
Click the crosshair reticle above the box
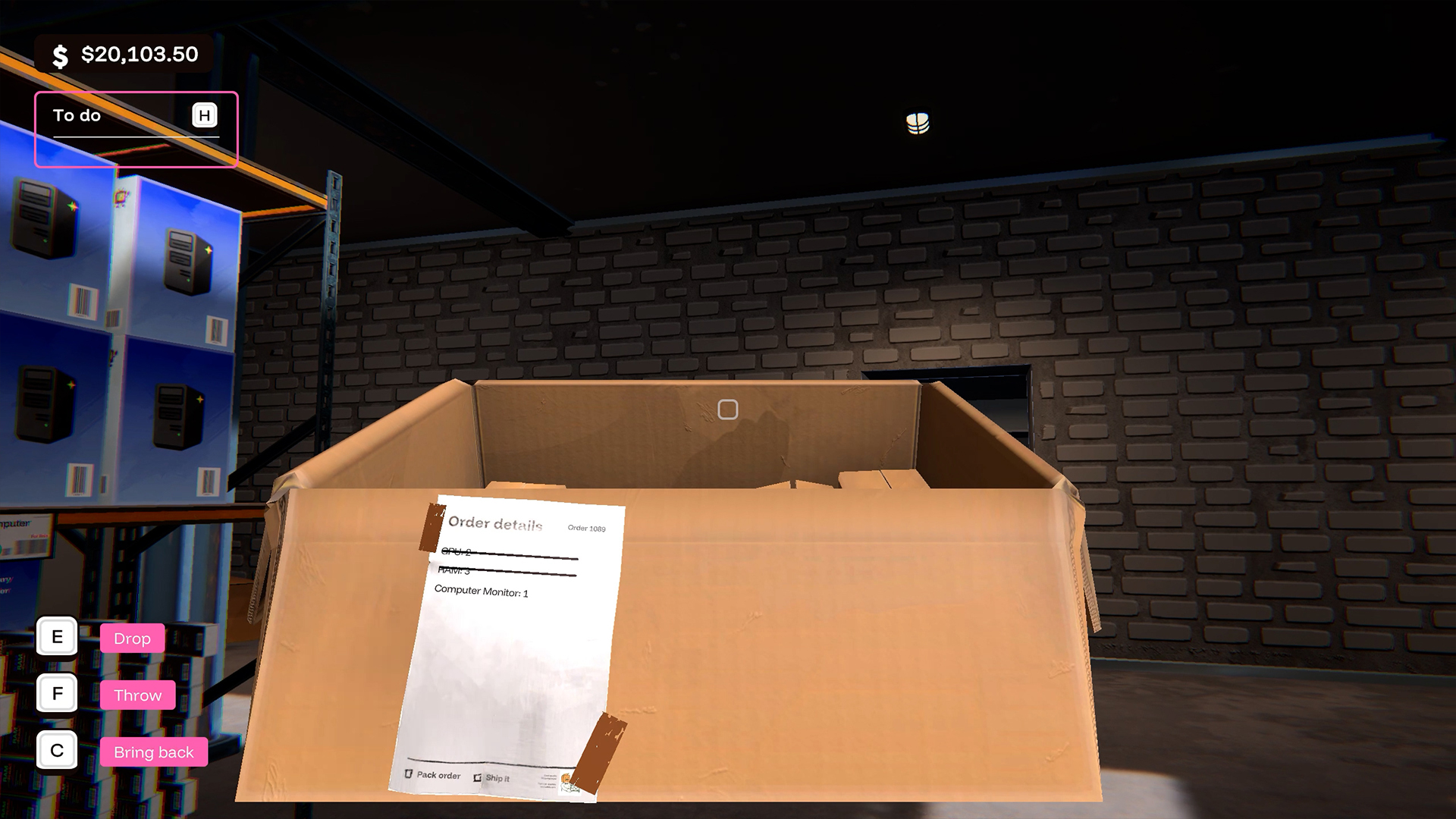pyautogui.click(x=727, y=408)
